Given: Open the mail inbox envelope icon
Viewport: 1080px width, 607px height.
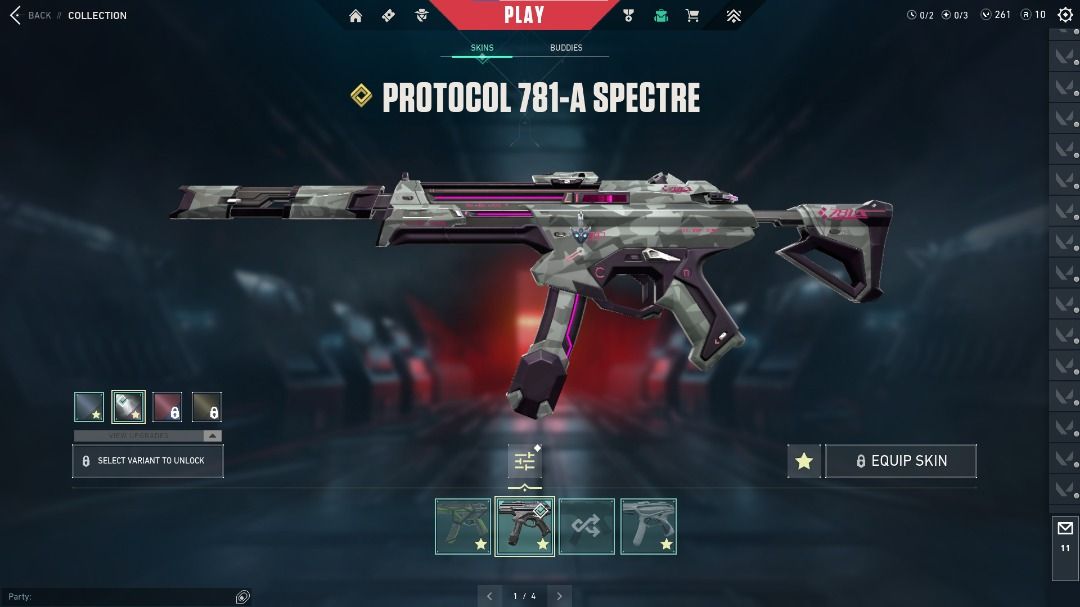Looking at the screenshot, I should pyautogui.click(x=1065, y=528).
